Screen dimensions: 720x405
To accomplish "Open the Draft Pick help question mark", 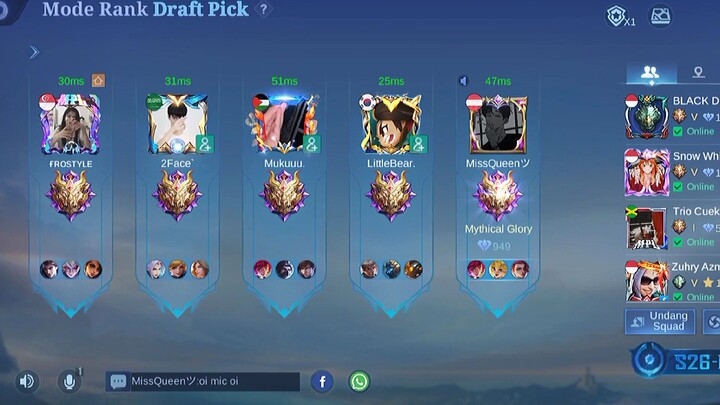I will tap(263, 10).
